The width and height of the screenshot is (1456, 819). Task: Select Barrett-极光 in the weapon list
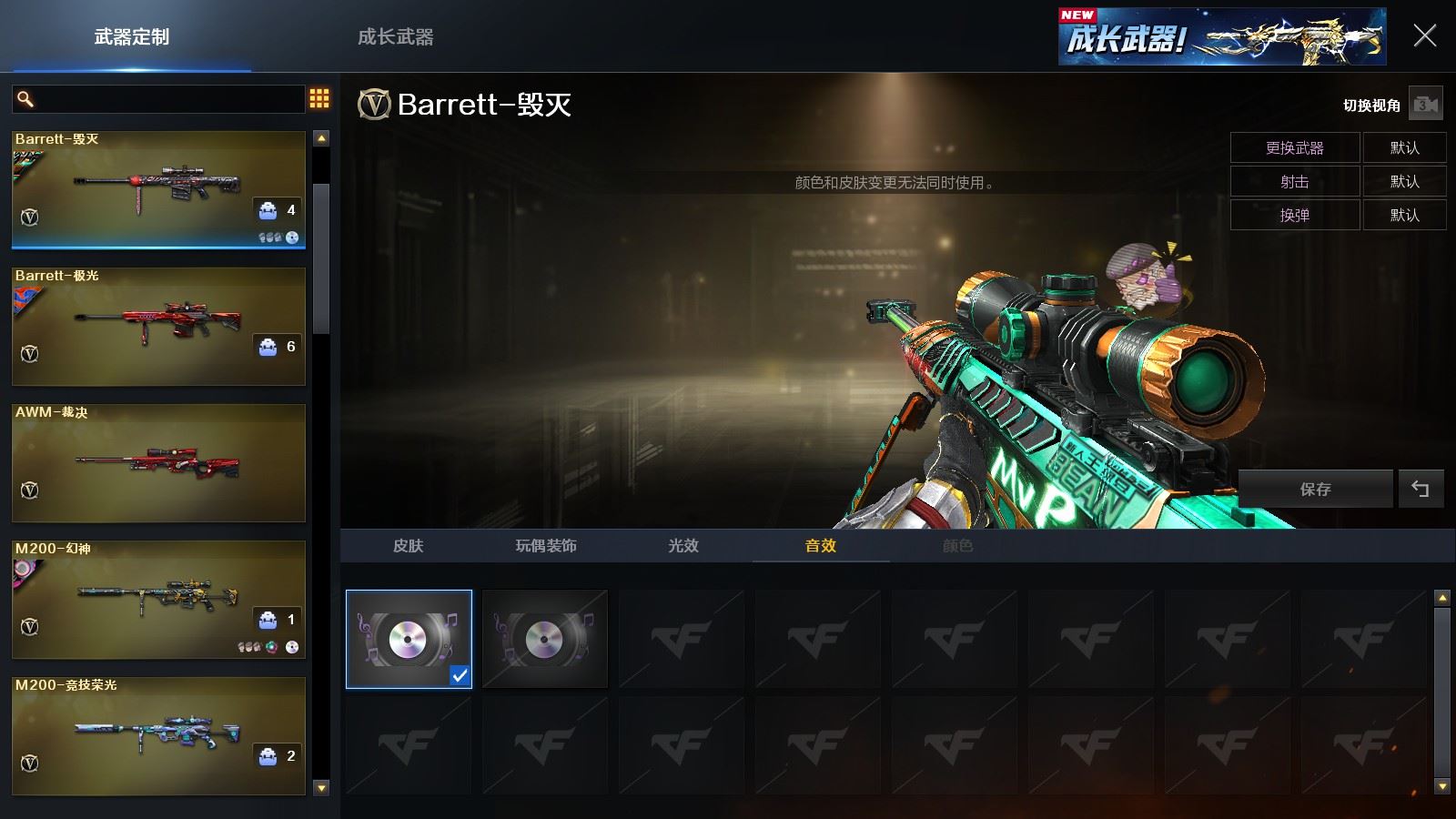(158, 326)
